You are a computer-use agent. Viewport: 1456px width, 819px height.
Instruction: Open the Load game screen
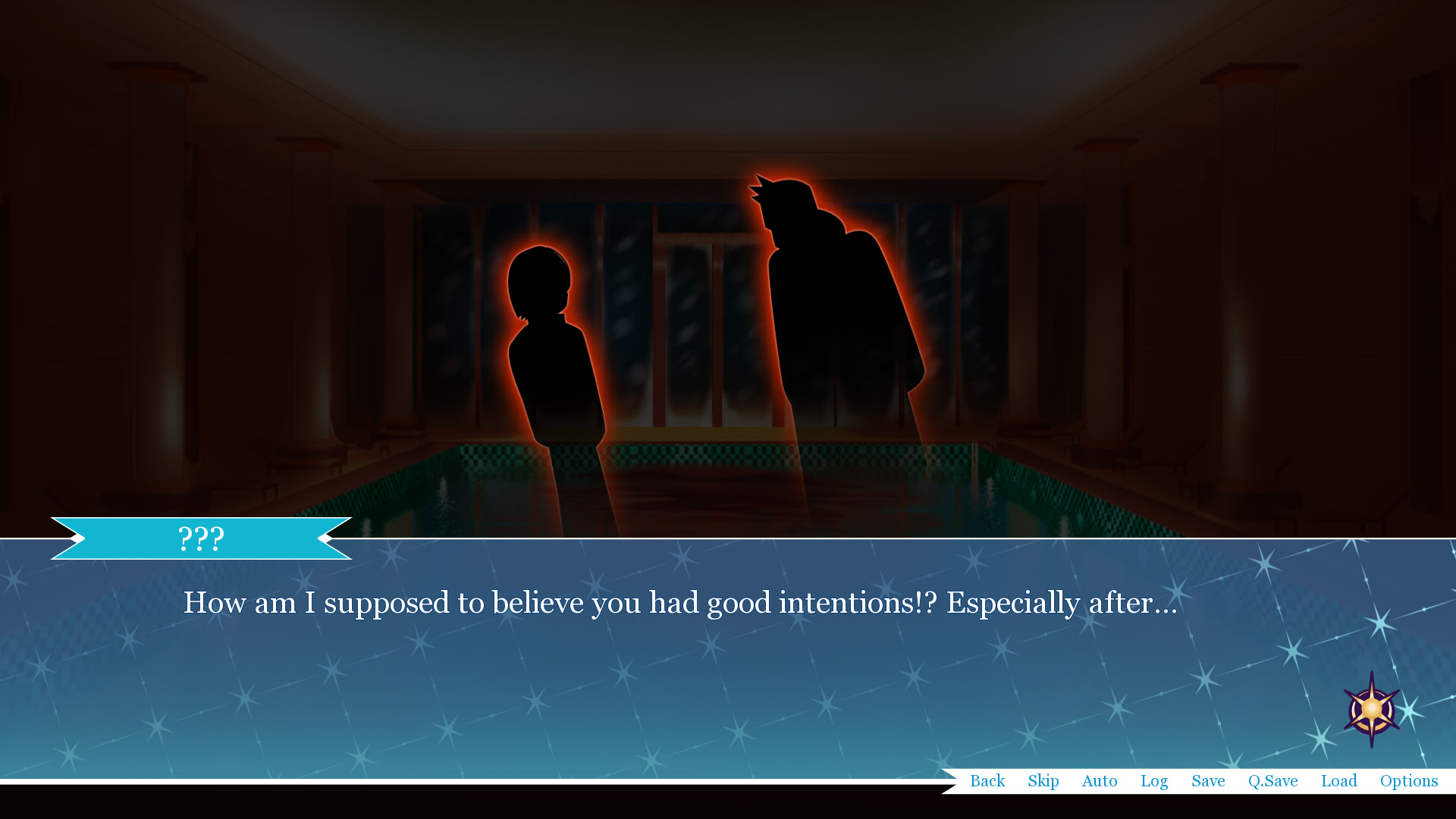pos(1339,780)
